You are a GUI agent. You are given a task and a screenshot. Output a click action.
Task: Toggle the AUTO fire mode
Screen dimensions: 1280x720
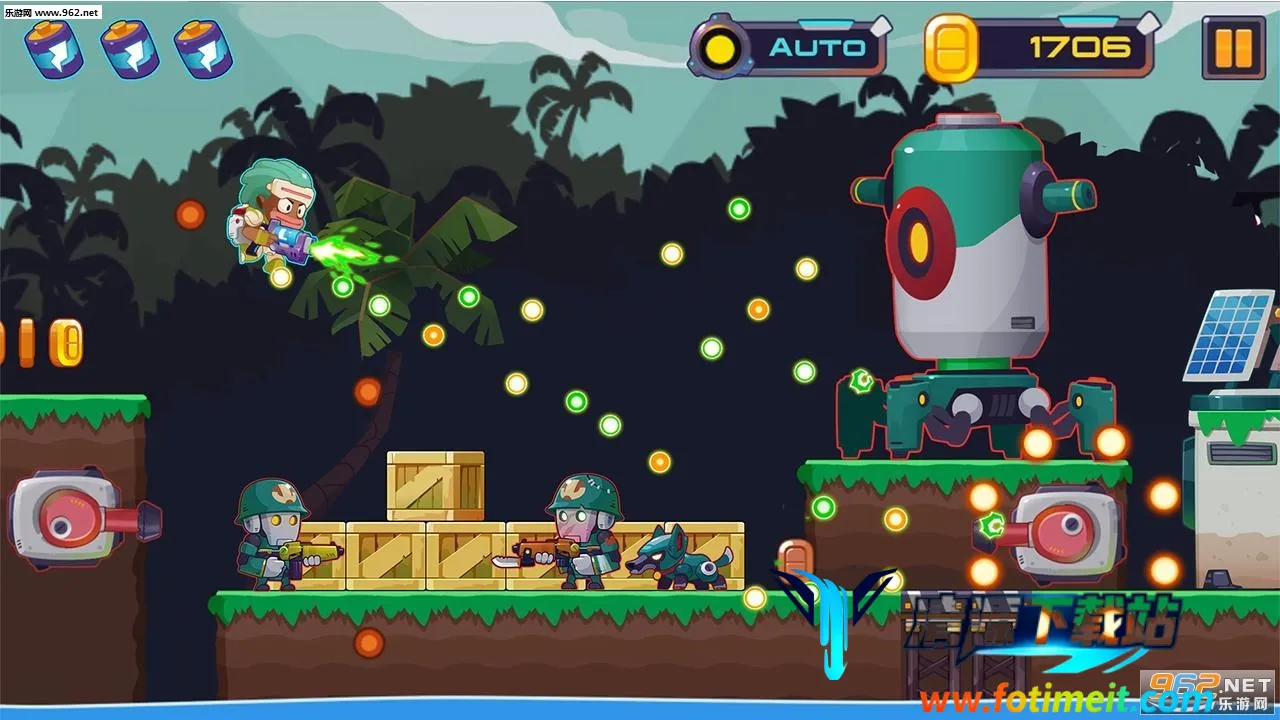click(788, 47)
